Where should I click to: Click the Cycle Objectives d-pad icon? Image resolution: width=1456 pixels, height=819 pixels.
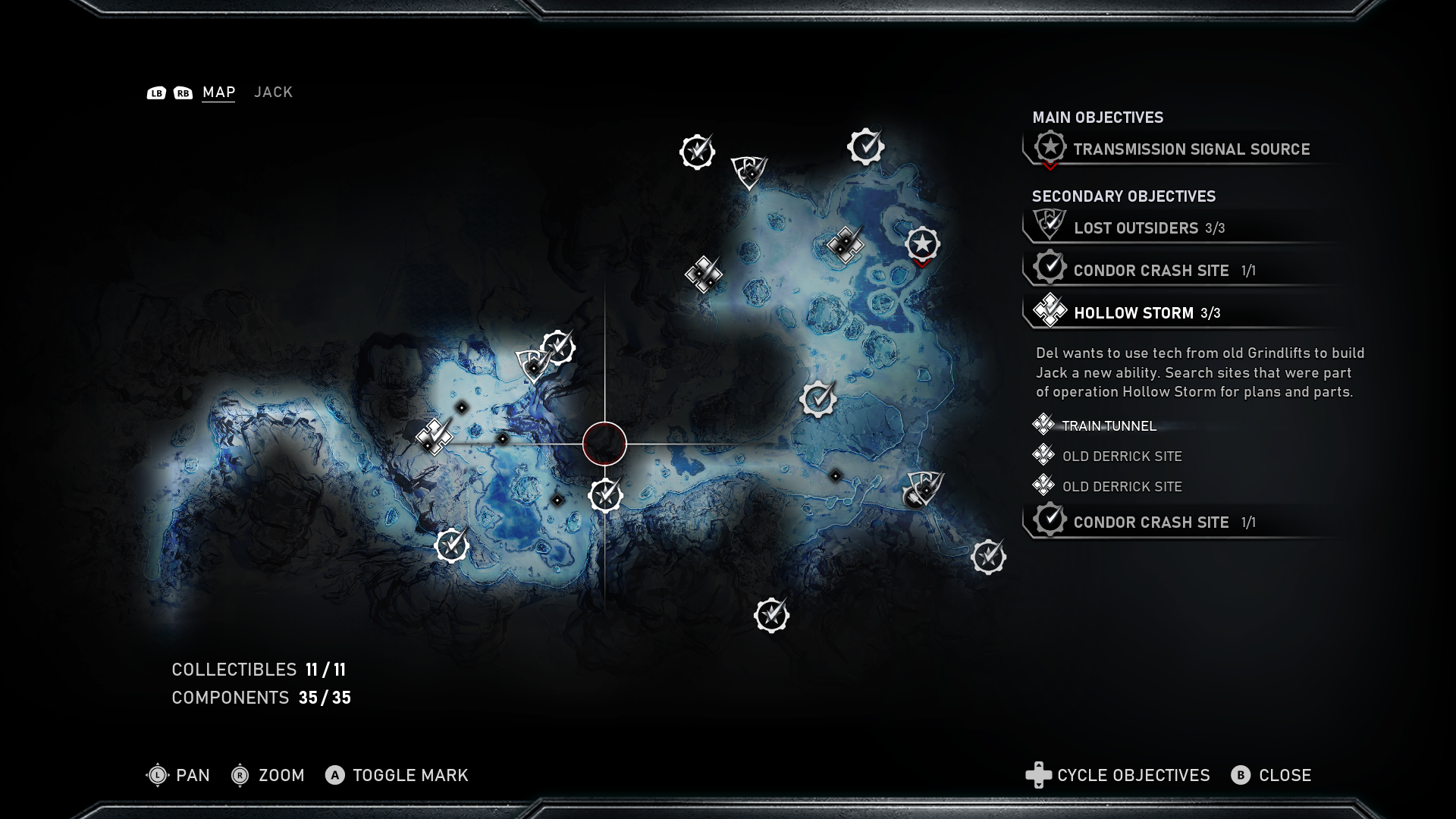(1038, 776)
